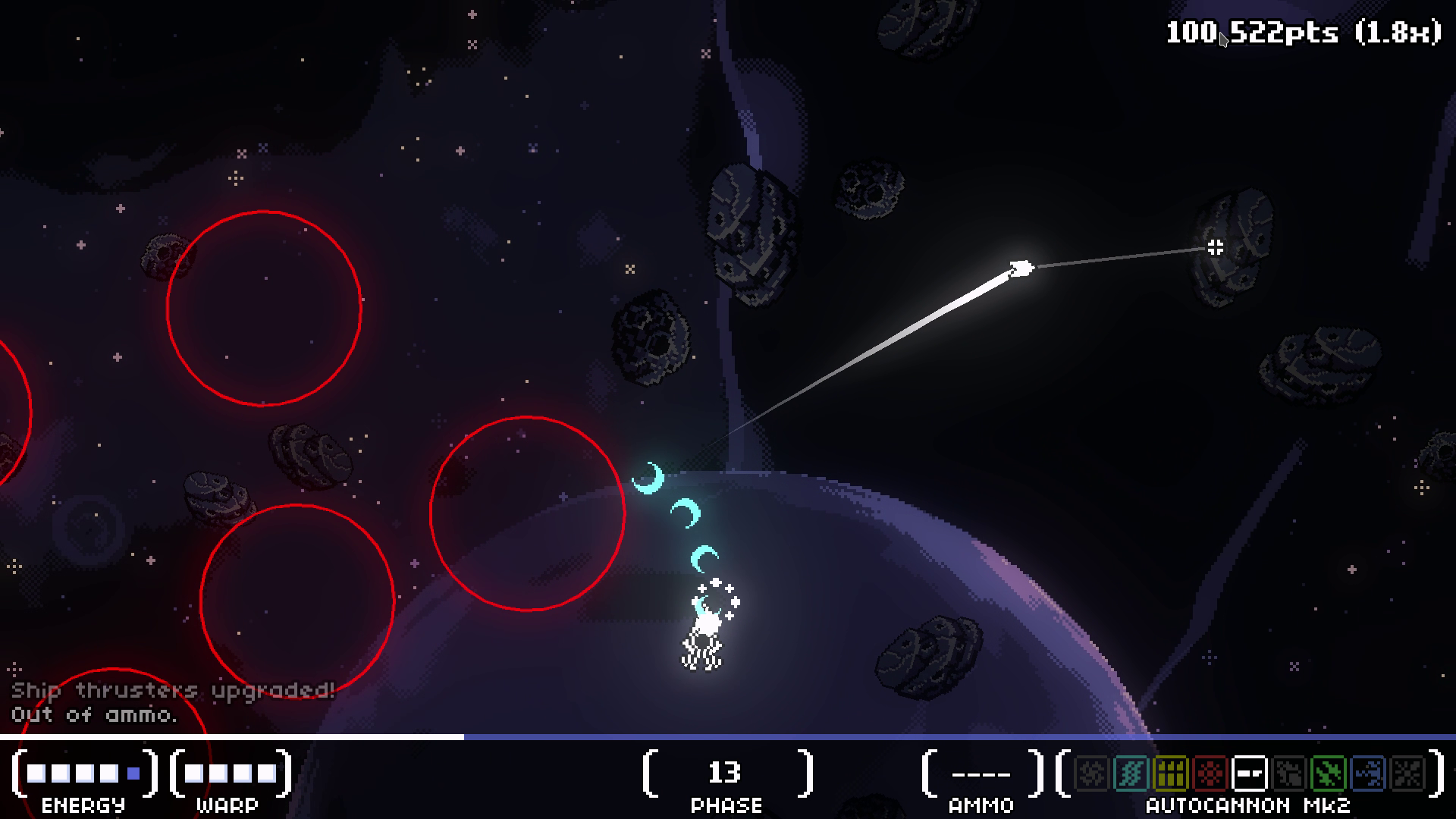Switch to the red starburst weapon slot
Image resolution: width=1456 pixels, height=819 pixels.
(1210, 773)
